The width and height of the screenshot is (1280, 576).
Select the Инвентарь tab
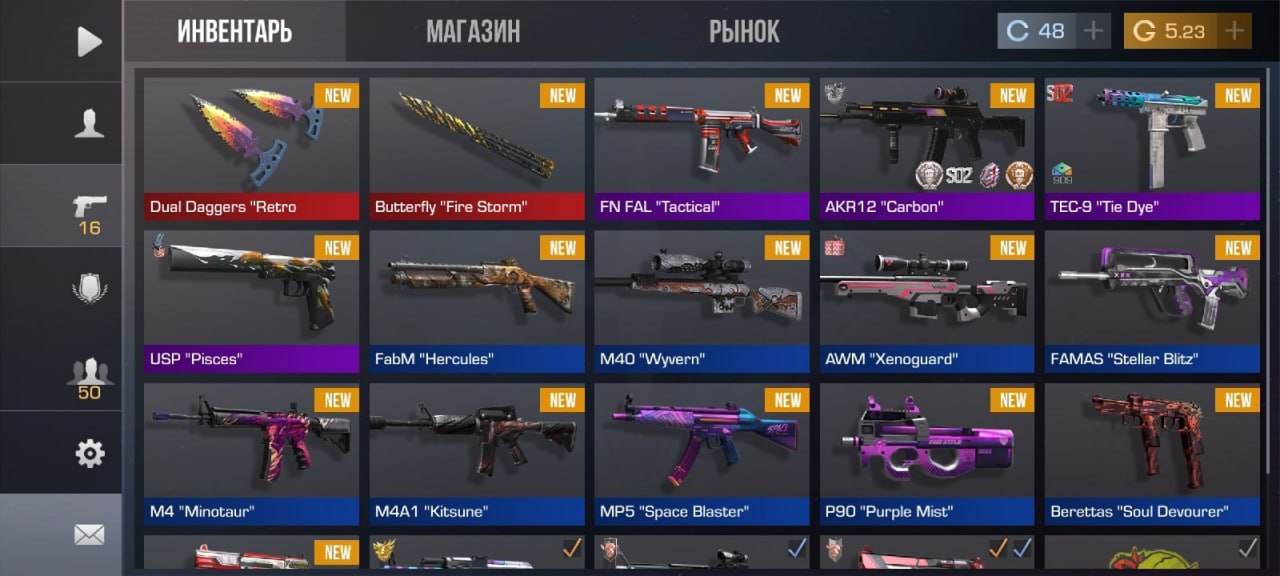pyautogui.click(x=235, y=31)
